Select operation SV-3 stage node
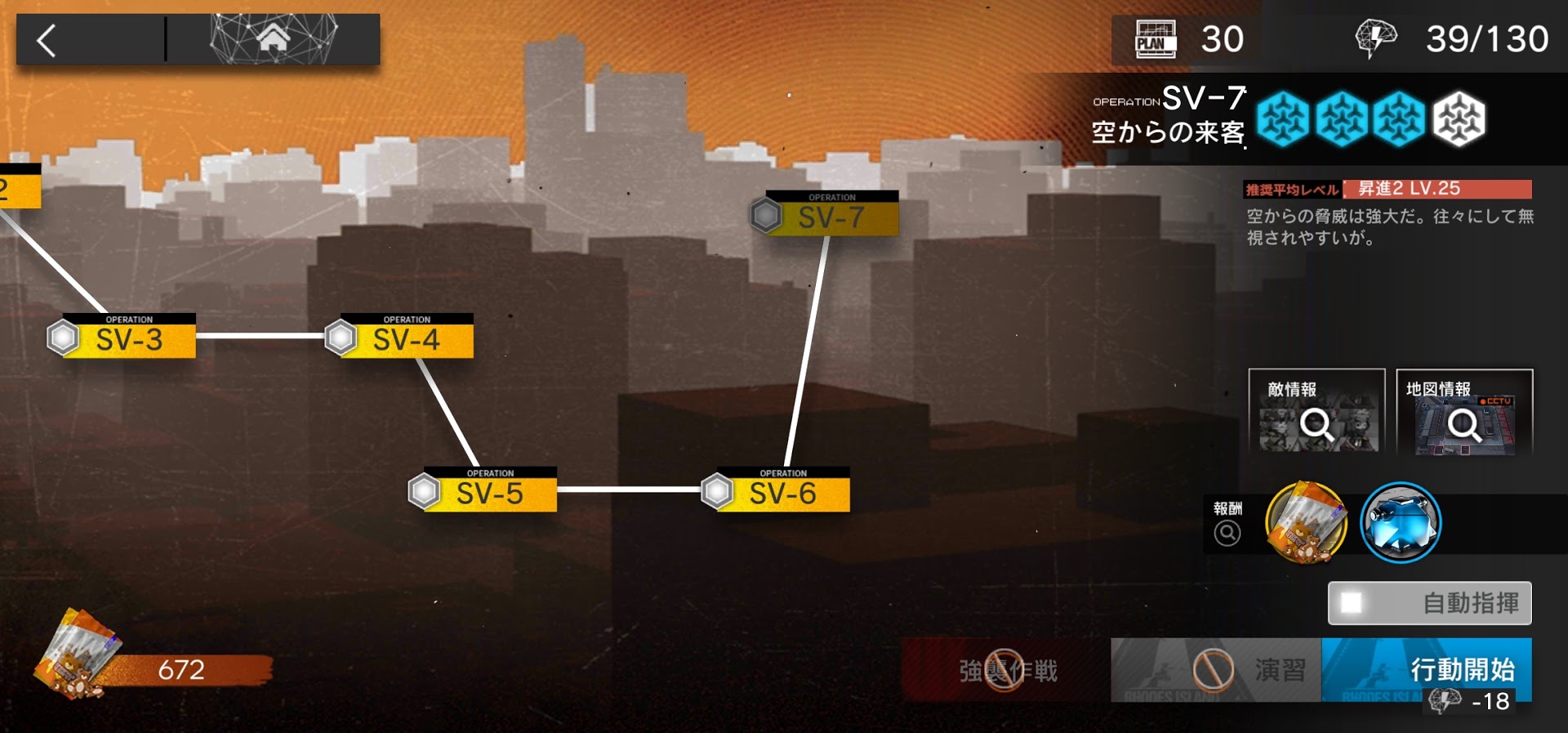This screenshot has width=1568, height=733. (128, 337)
